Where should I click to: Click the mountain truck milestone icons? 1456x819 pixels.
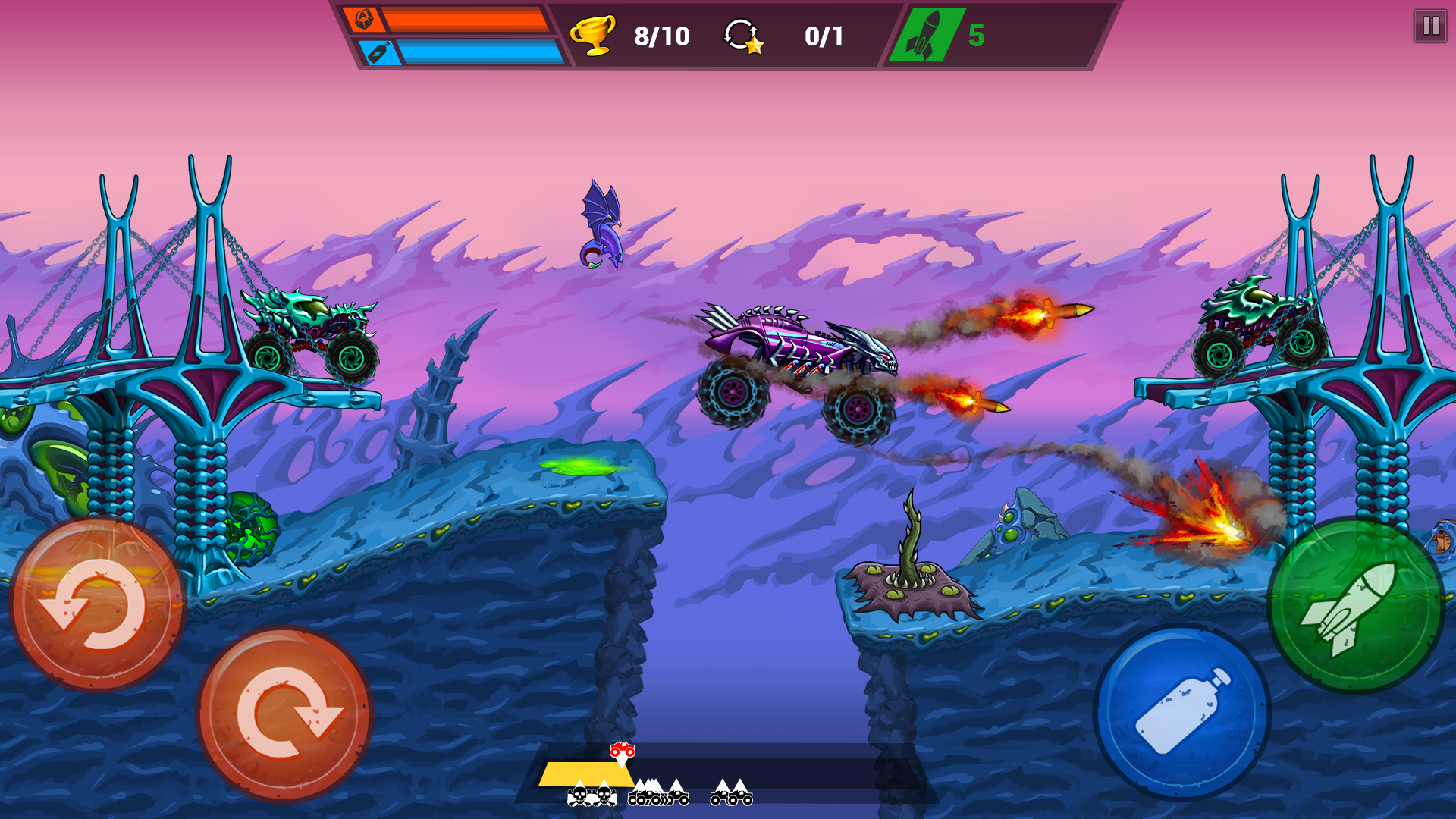pos(658,795)
